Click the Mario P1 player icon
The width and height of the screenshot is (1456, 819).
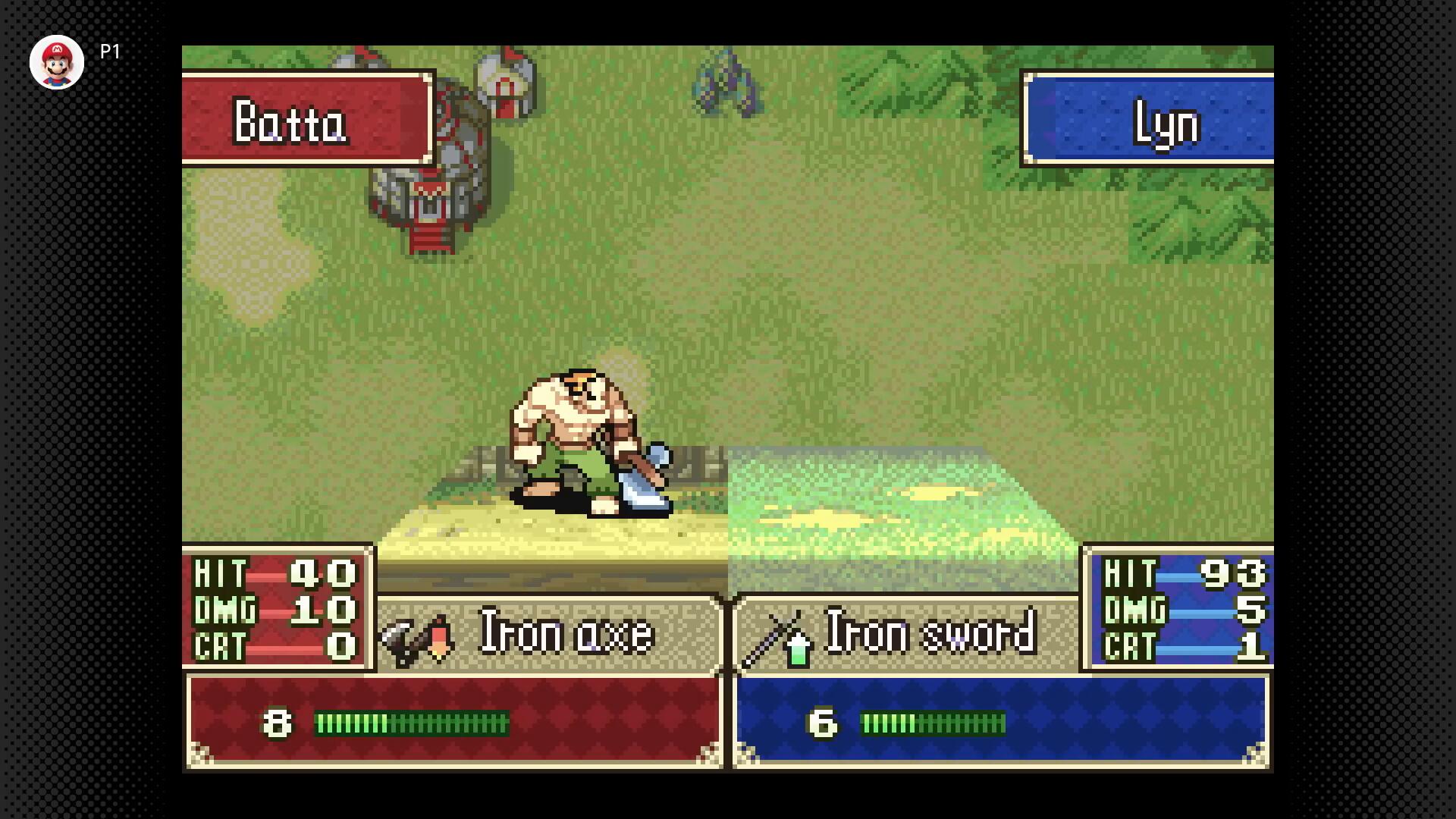tap(57, 62)
